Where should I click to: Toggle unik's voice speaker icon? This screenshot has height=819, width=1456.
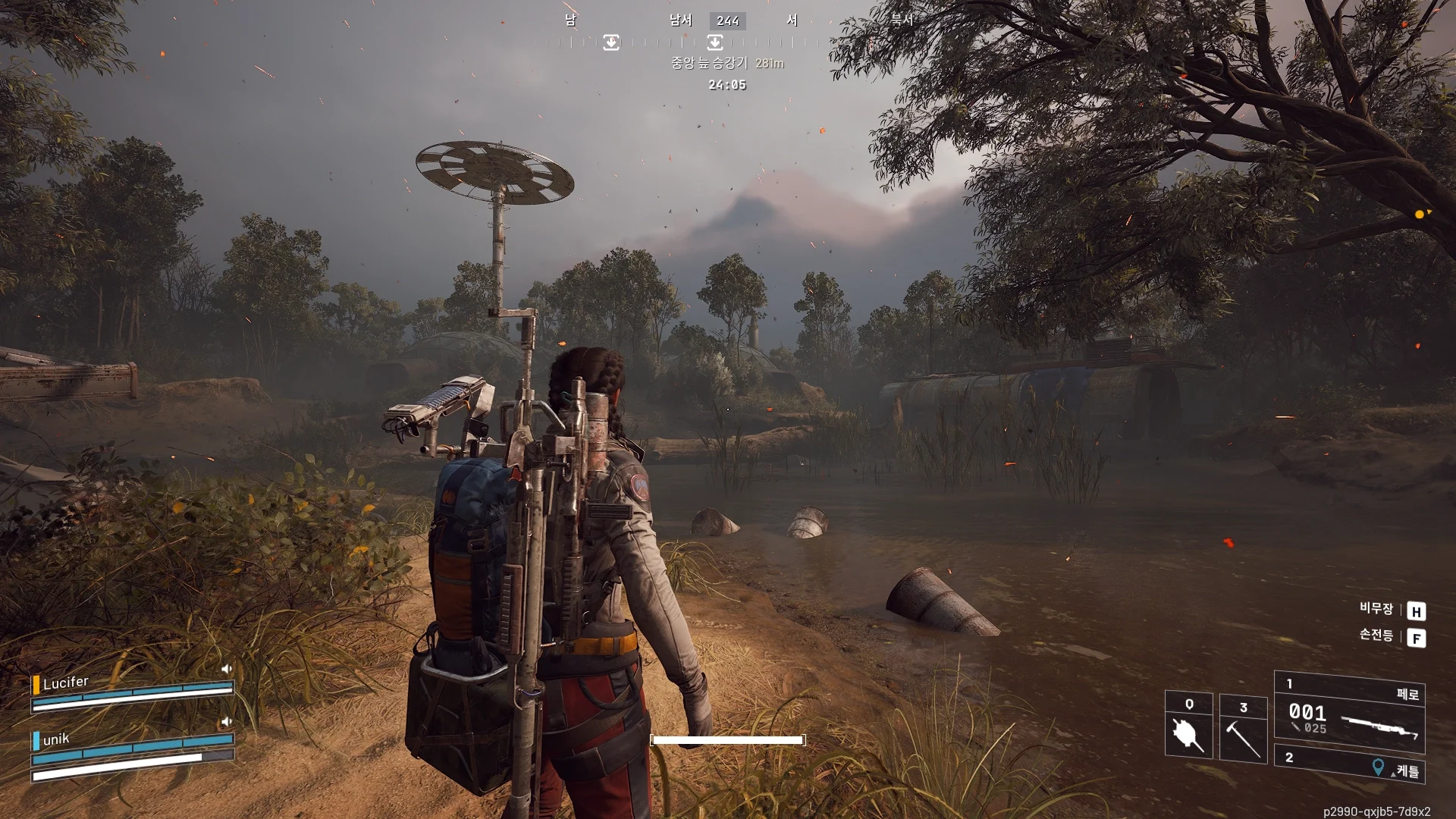(225, 722)
